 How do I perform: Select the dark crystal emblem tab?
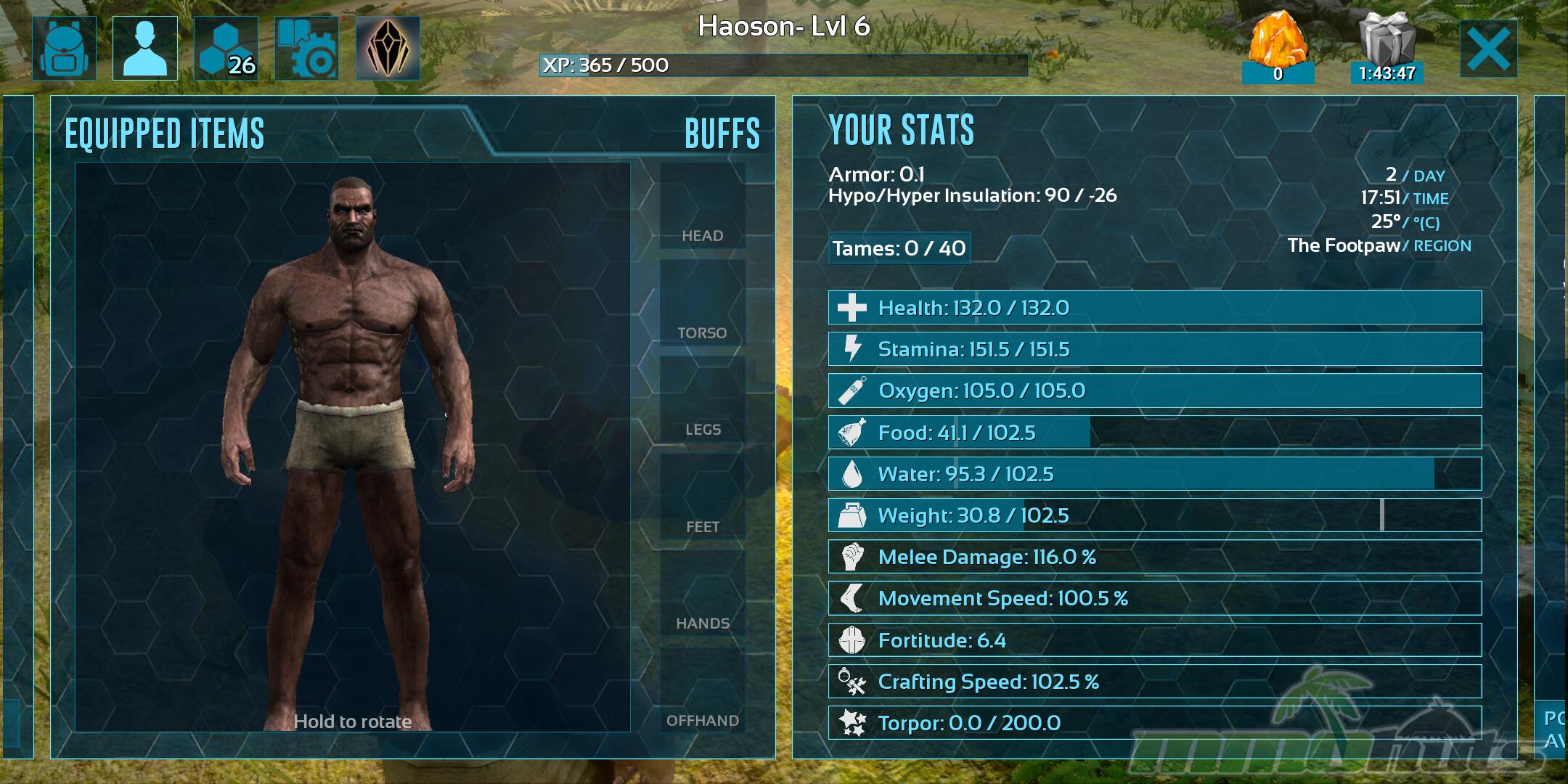(x=388, y=48)
